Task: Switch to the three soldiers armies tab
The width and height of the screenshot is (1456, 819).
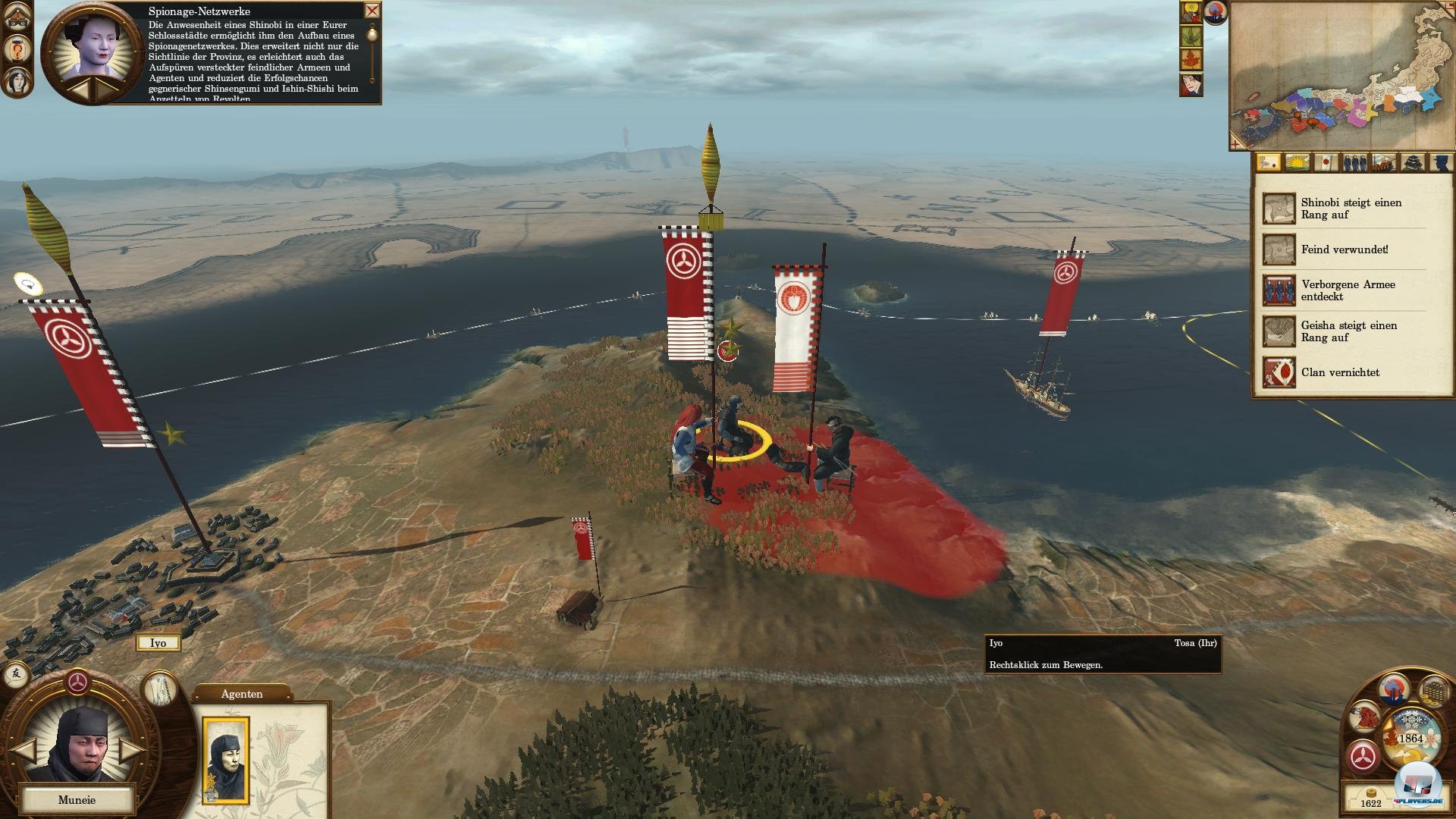Action: coord(1355,162)
